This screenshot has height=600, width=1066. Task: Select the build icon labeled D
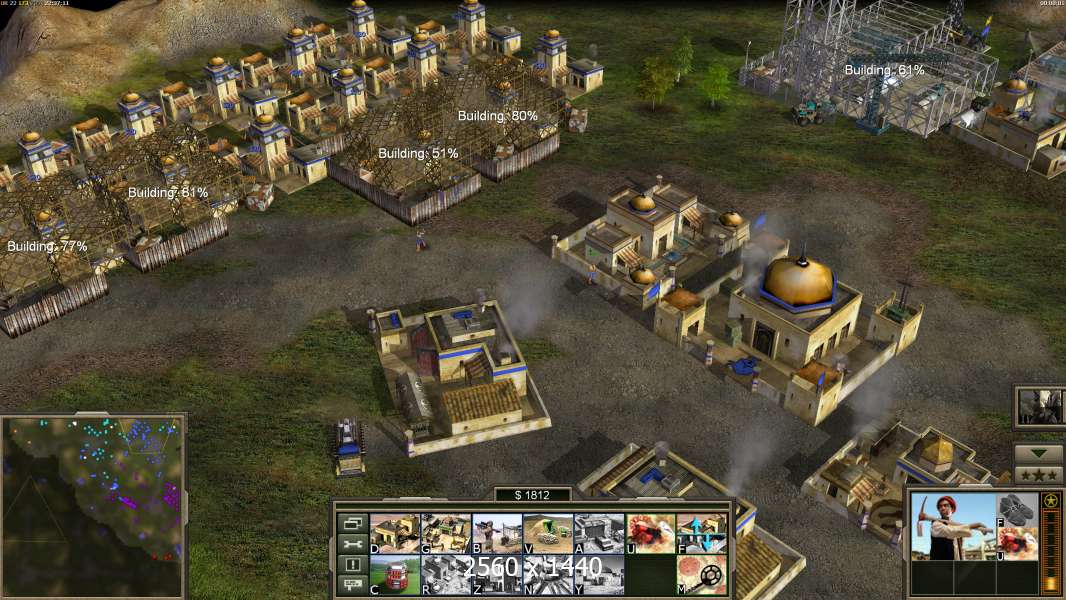click(394, 534)
